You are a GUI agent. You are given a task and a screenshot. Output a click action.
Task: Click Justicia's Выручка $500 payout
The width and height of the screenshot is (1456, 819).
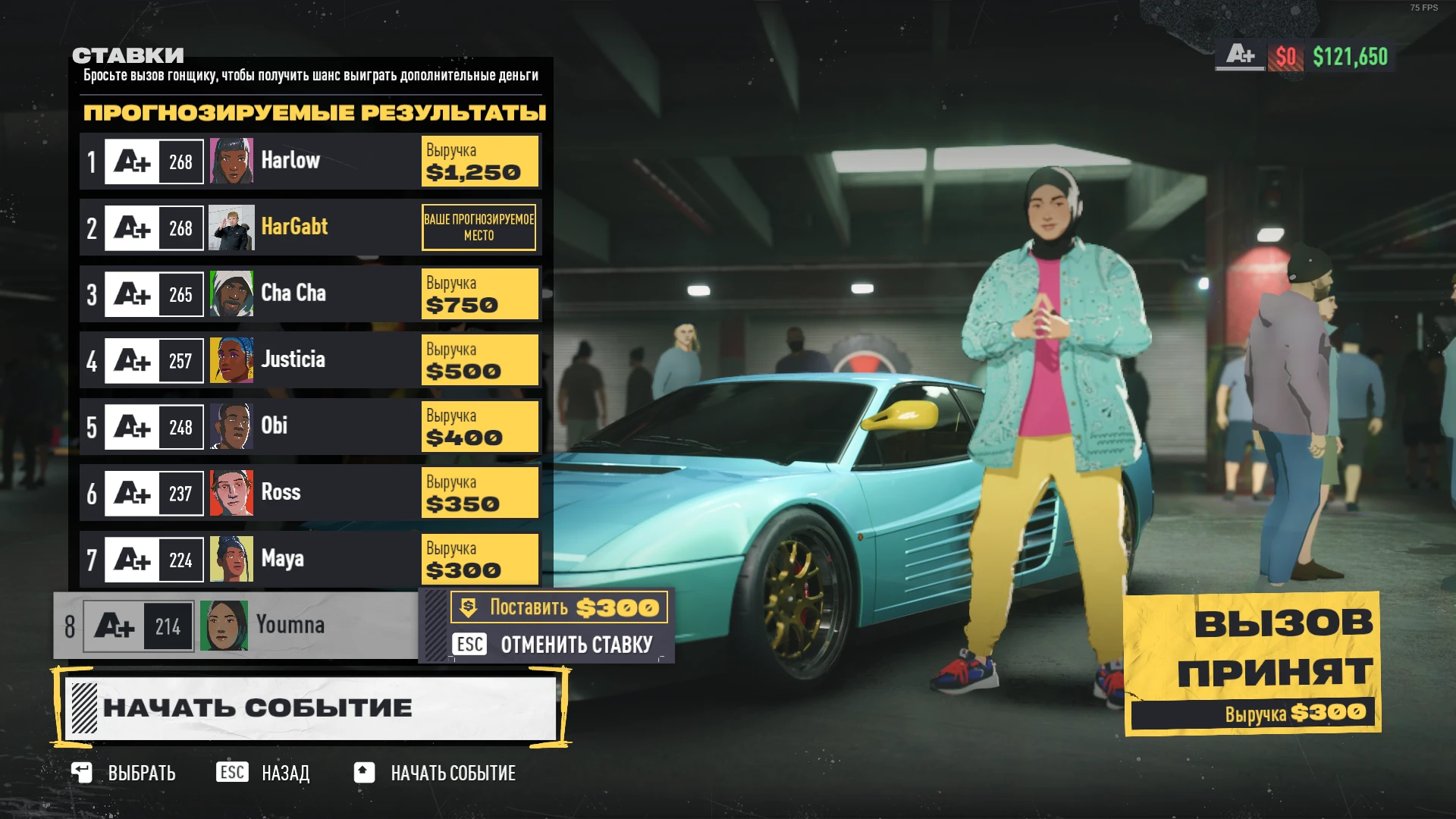479,359
